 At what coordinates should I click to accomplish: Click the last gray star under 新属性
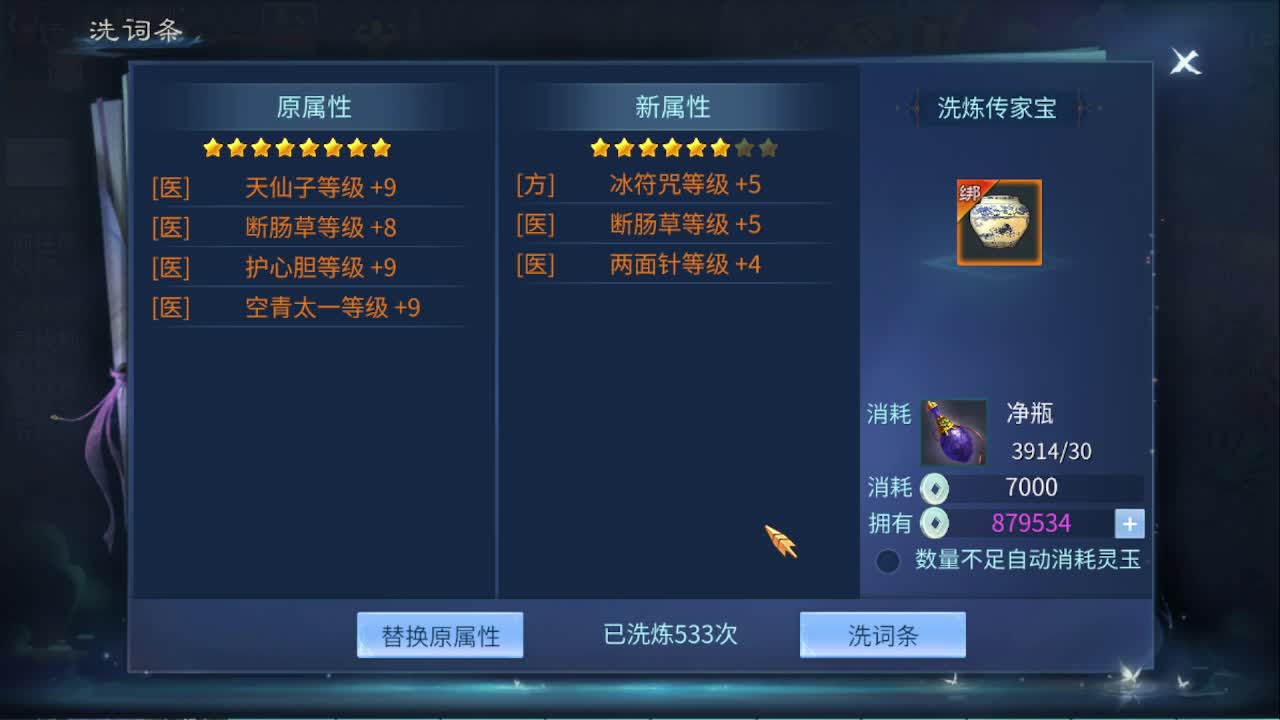click(x=766, y=147)
